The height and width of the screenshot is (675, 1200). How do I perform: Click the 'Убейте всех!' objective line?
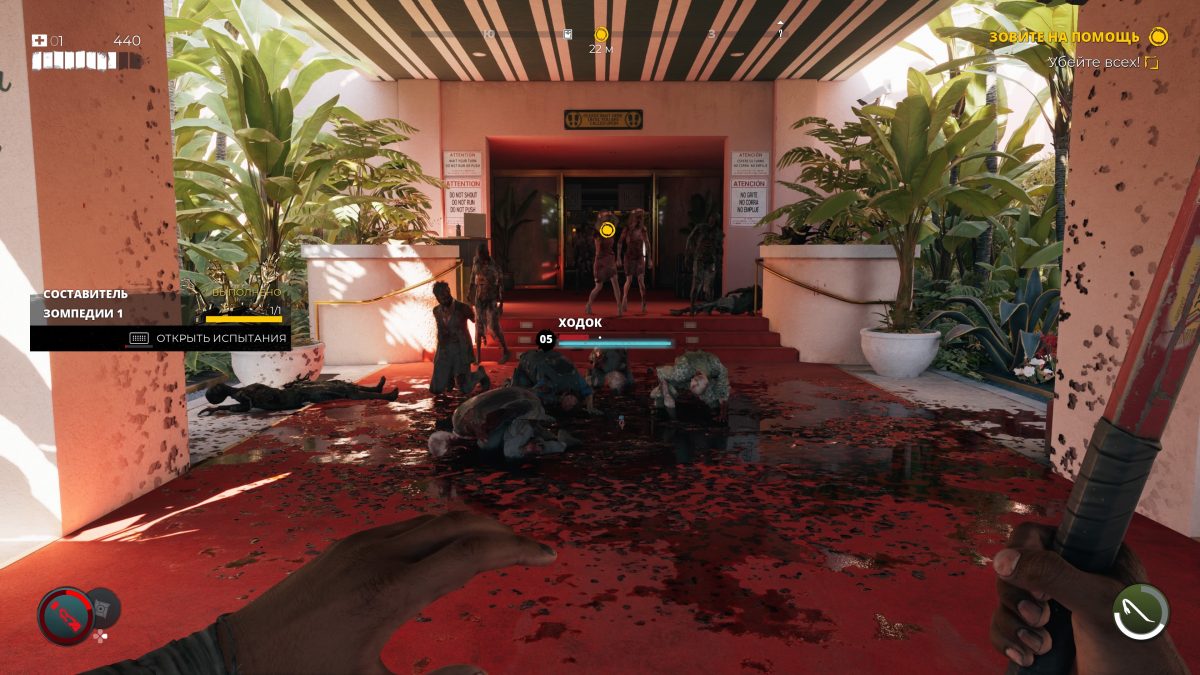point(1095,62)
